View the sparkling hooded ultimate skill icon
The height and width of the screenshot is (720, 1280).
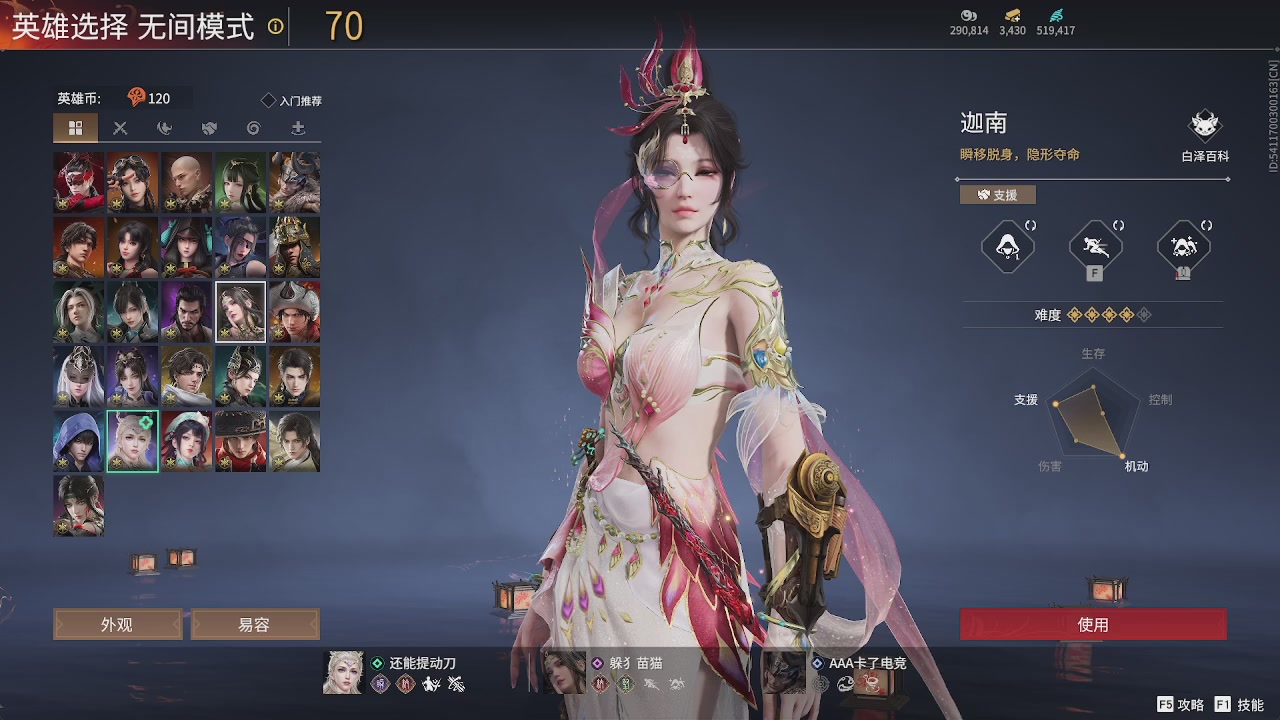tap(1183, 246)
